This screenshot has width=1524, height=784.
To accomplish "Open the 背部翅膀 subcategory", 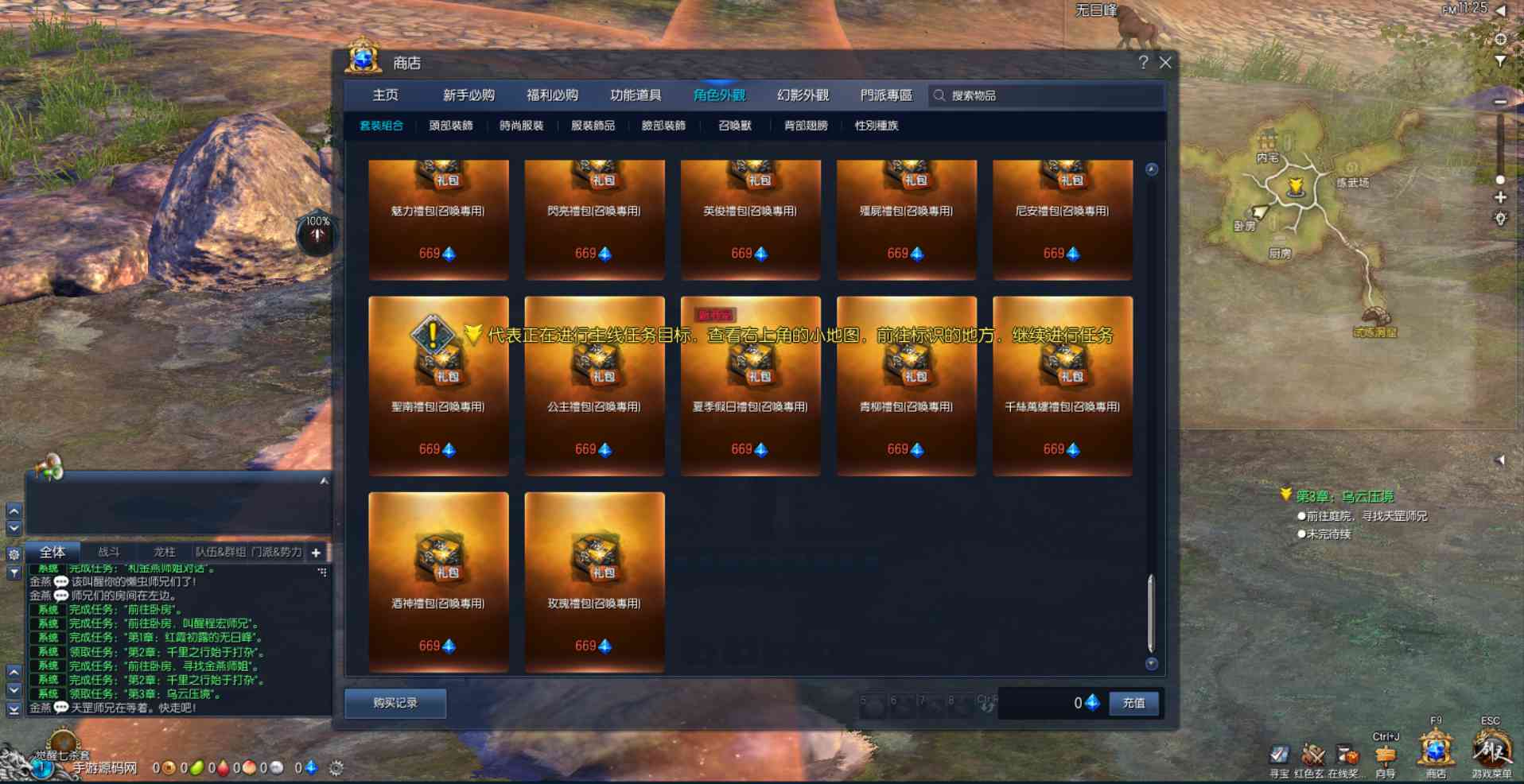I will [x=806, y=126].
